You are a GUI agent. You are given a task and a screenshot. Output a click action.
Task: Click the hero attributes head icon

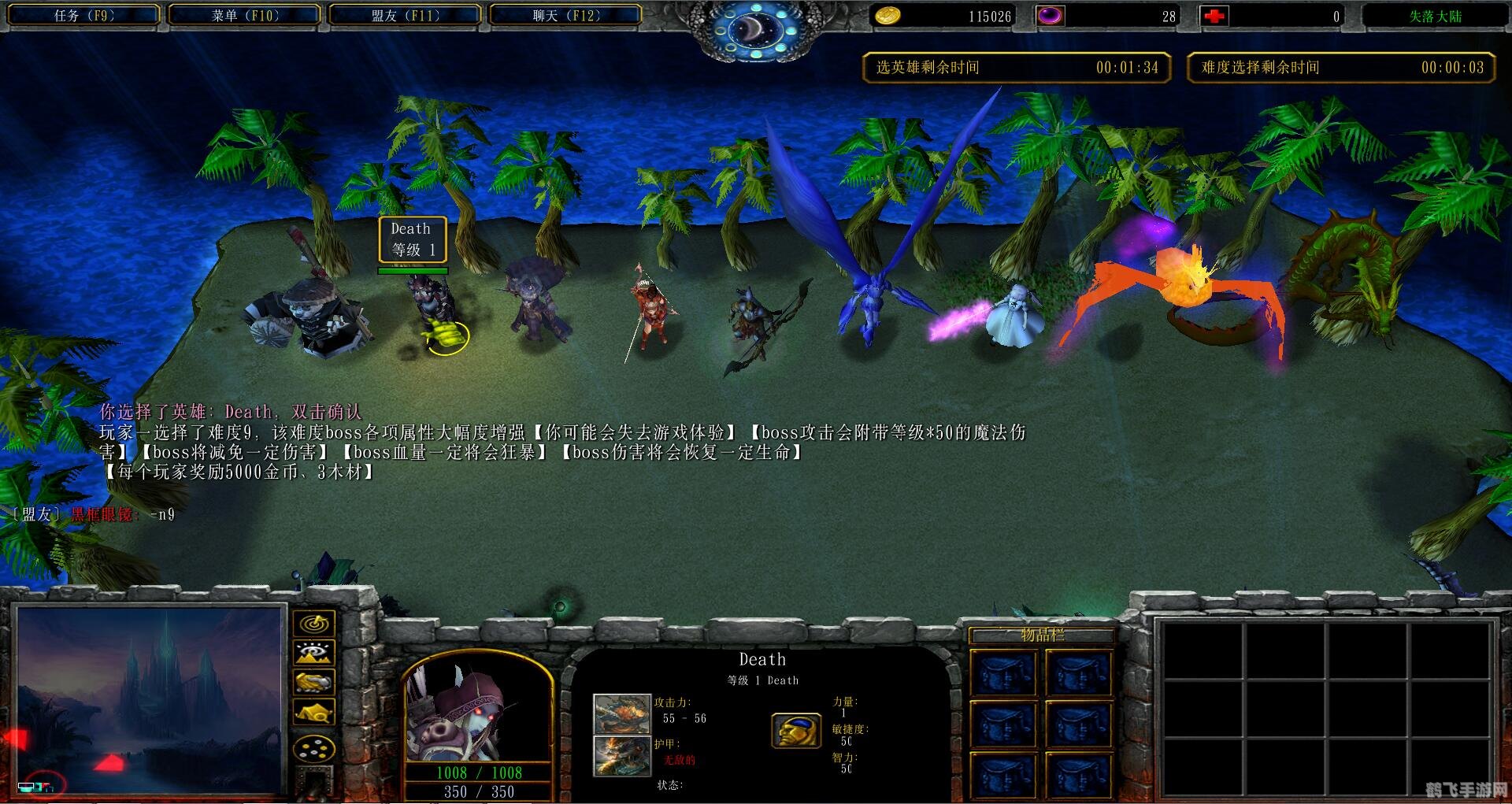796,731
